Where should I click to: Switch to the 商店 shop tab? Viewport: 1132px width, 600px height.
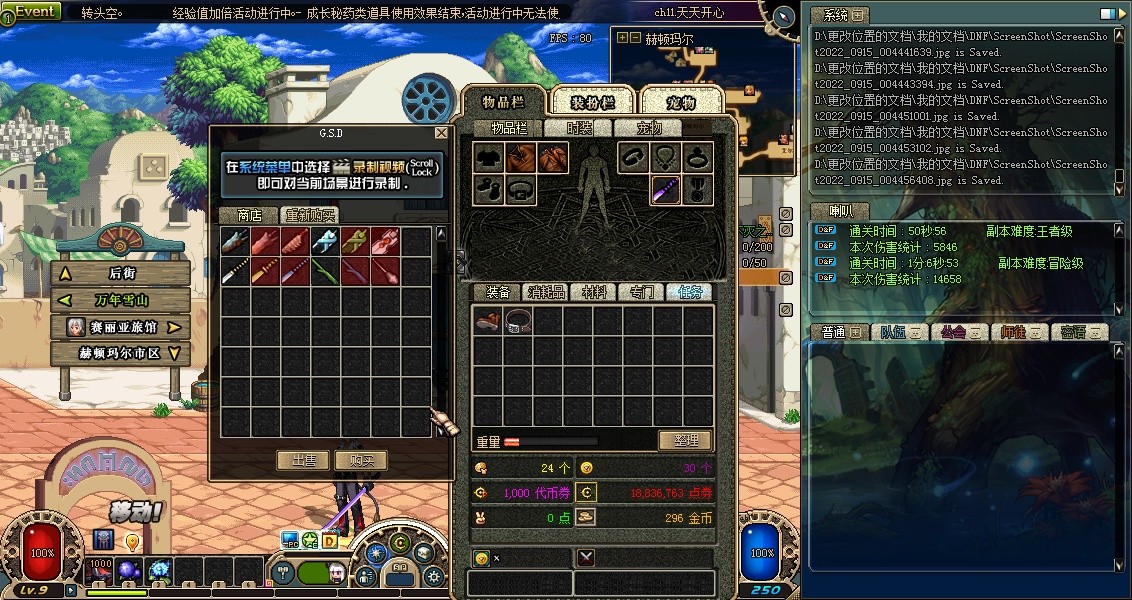coord(248,215)
